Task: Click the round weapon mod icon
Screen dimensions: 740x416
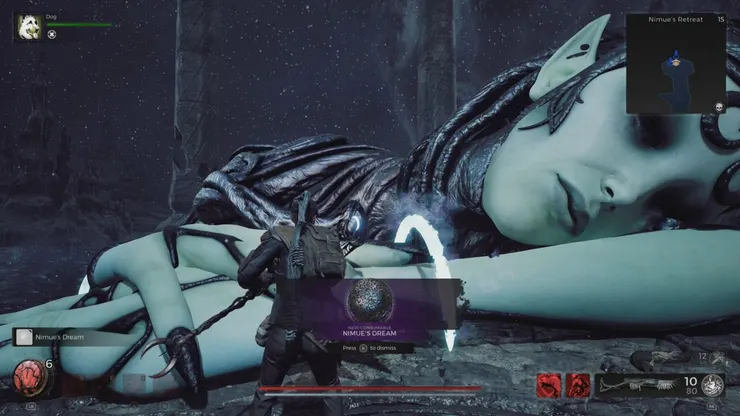Action: (713, 385)
